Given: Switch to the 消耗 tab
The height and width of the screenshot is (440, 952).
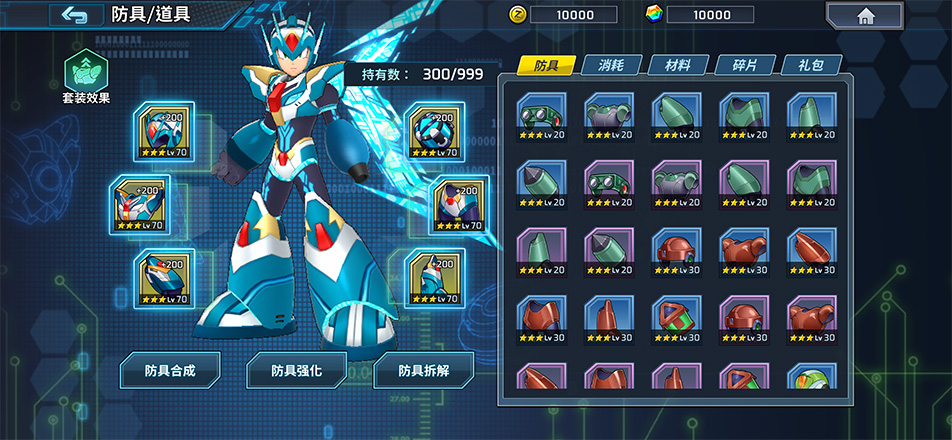Looking at the screenshot, I should (611, 66).
